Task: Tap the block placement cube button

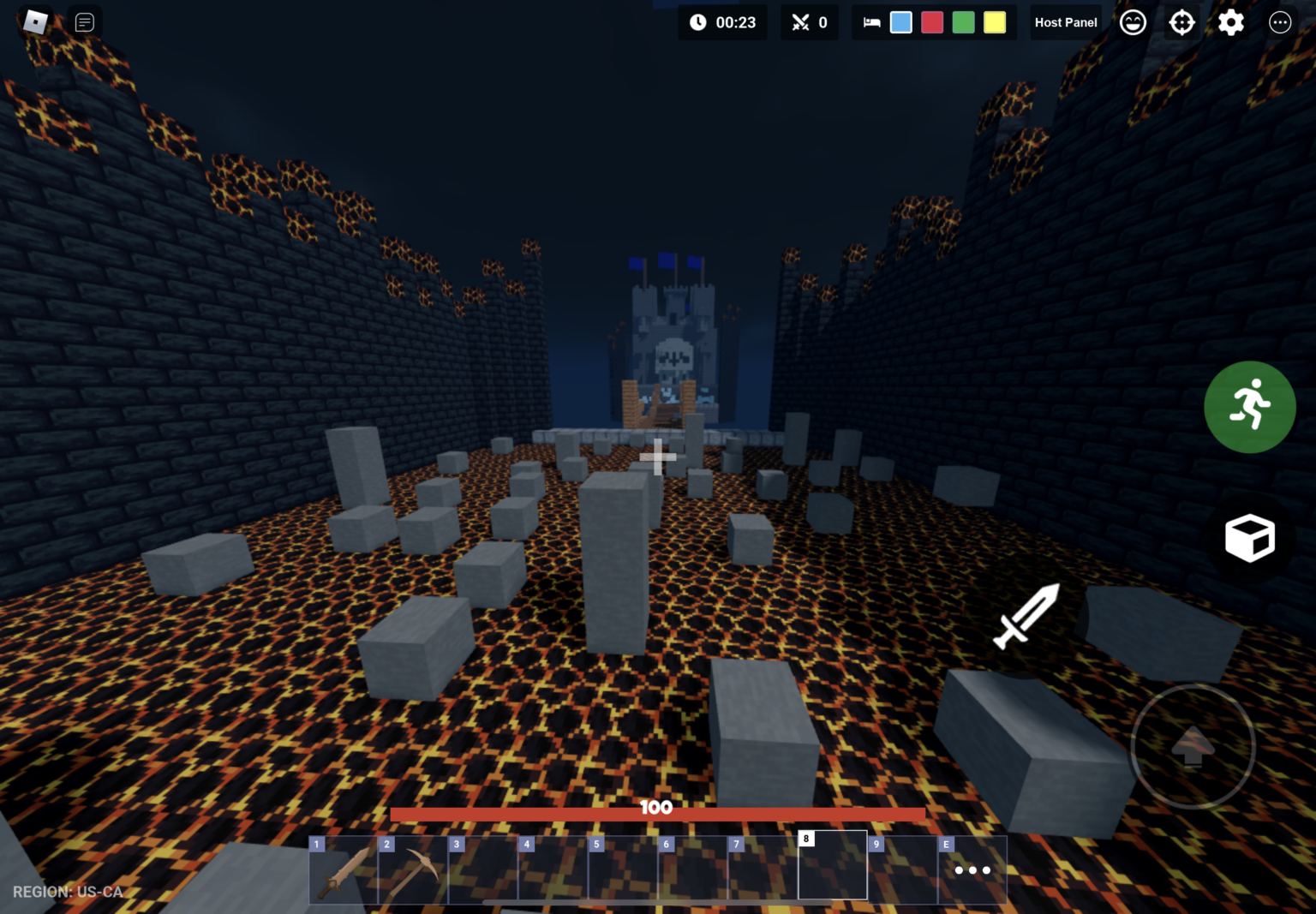Action: click(x=1249, y=538)
